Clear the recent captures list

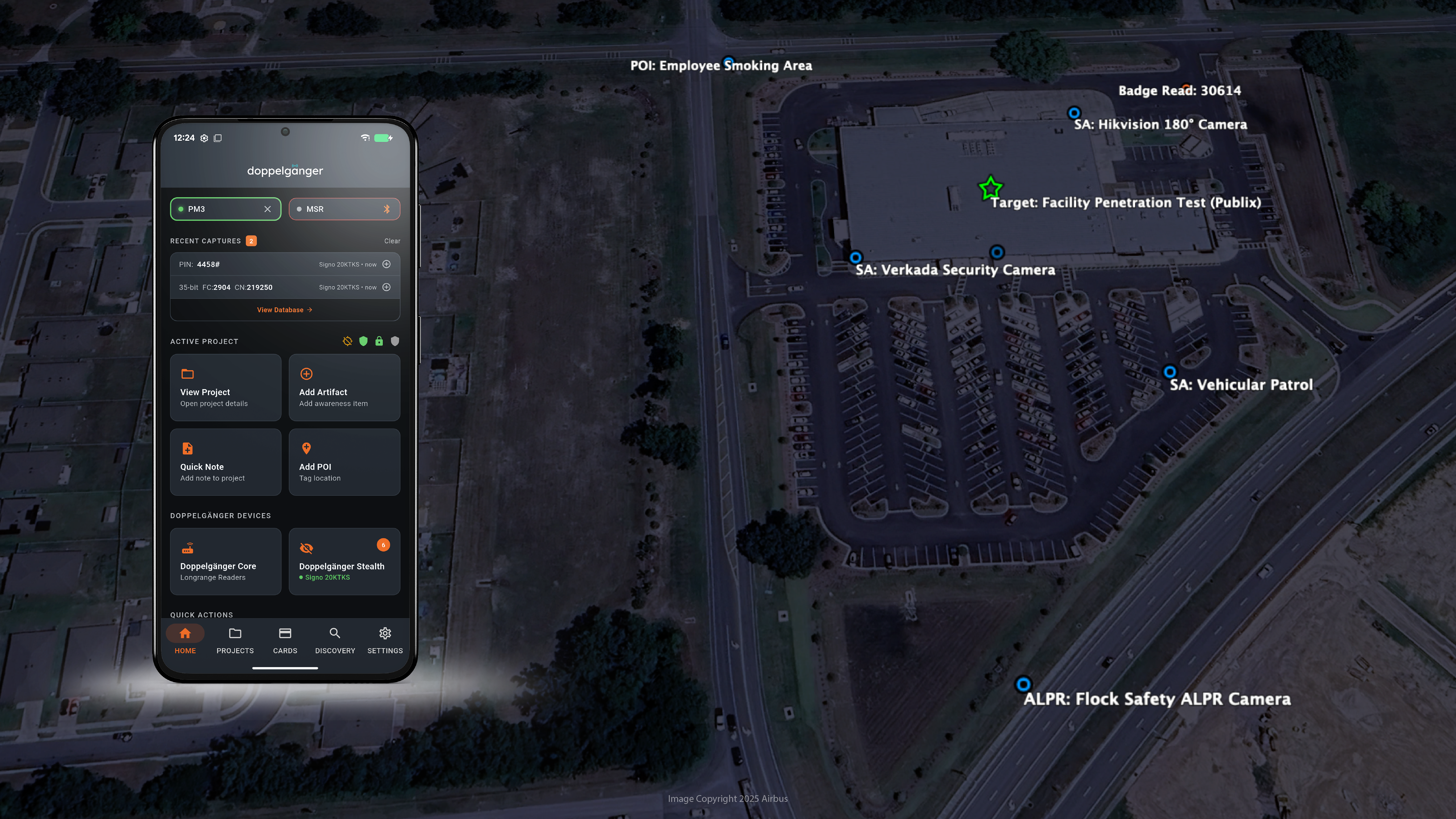(x=392, y=241)
